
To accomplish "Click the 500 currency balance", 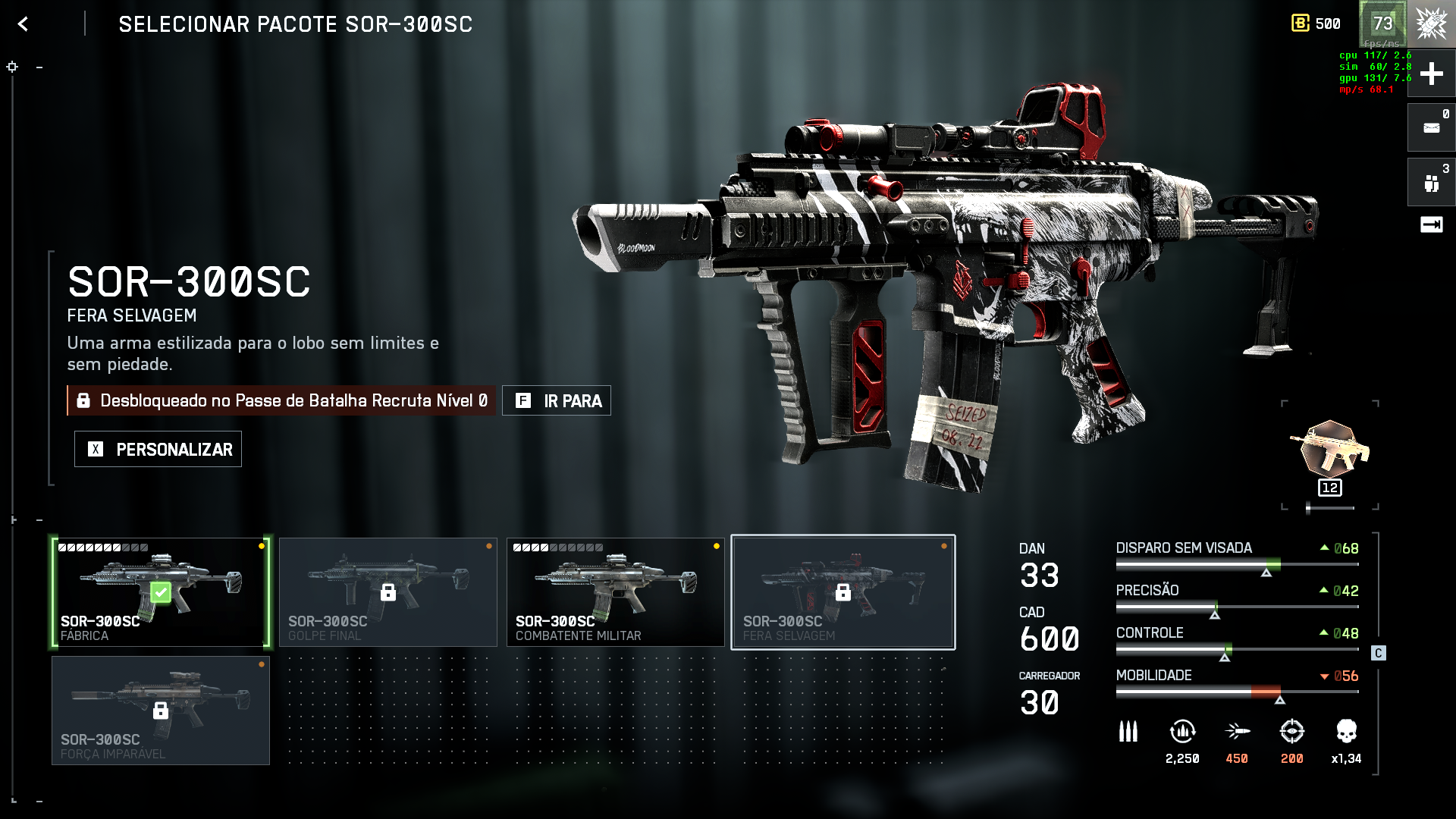I will click(x=1316, y=24).
